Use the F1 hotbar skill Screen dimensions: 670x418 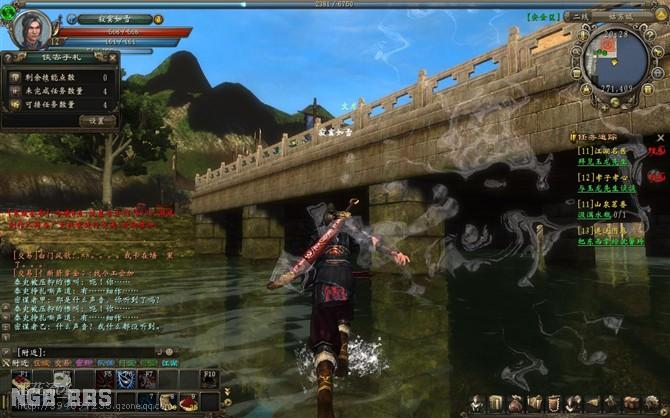tap(19, 380)
